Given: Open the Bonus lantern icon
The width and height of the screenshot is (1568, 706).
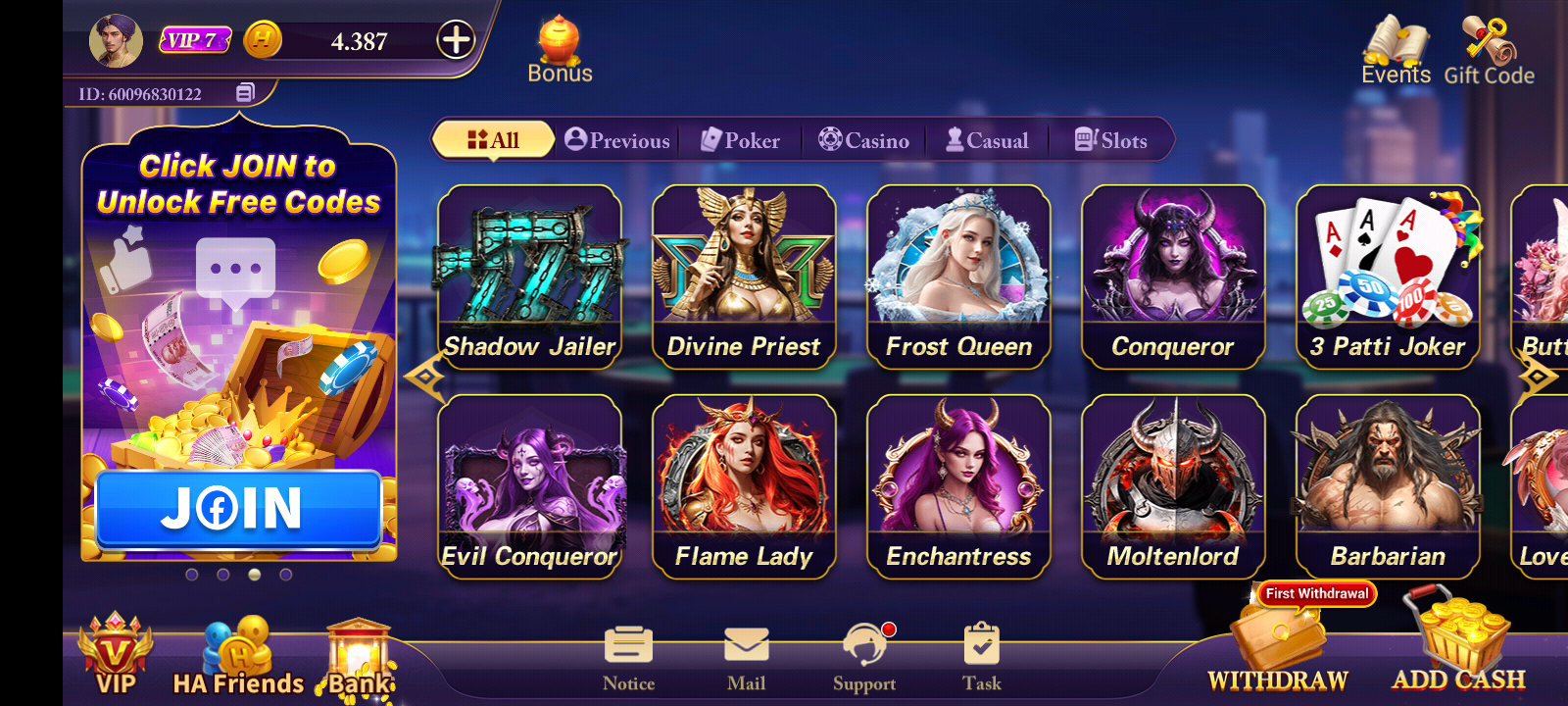Looking at the screenshot, I should coord(560,49).
